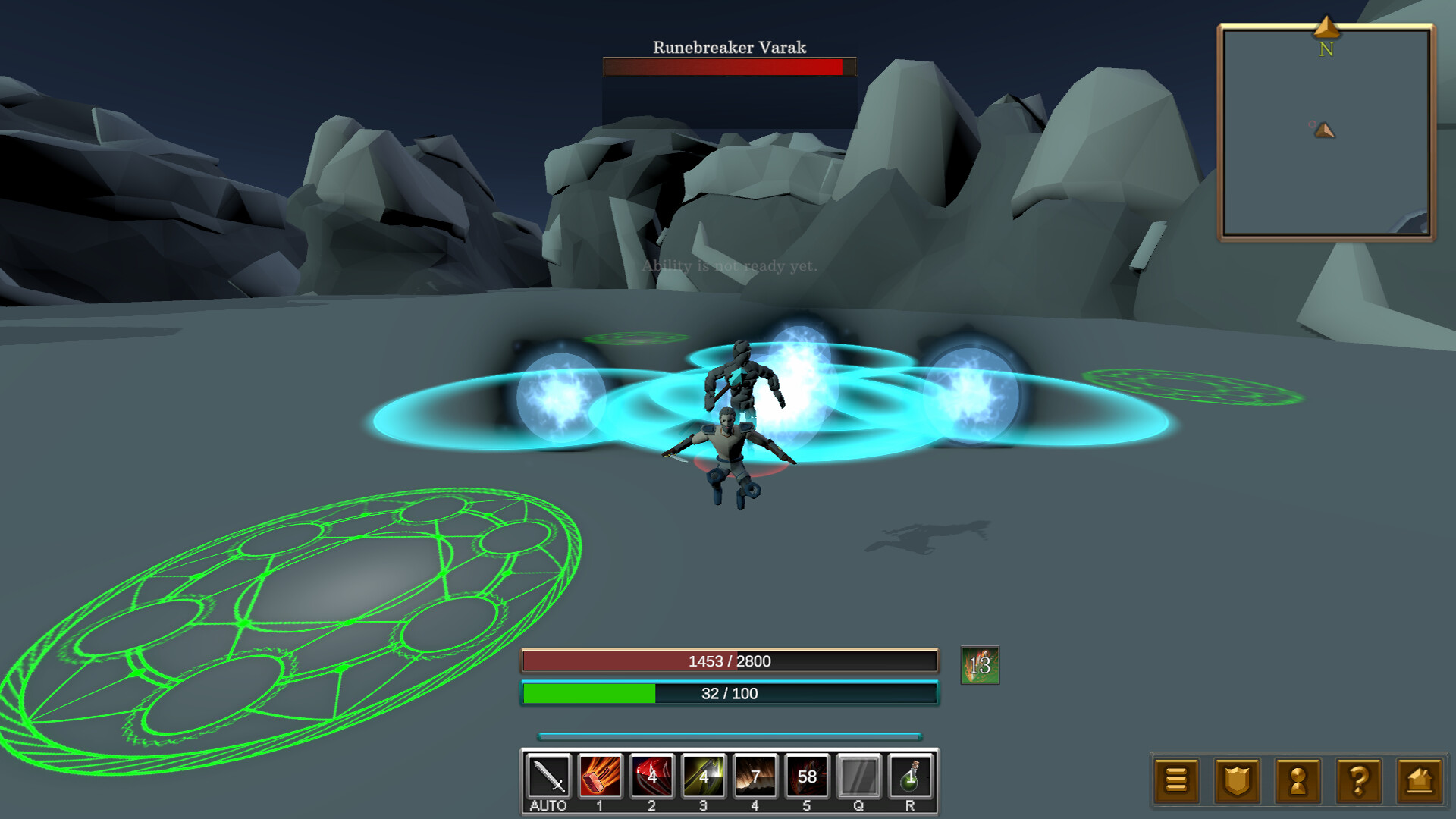Click the energy bar showing 32/100
Screen dimensions: 1456x819
(729, 693)
